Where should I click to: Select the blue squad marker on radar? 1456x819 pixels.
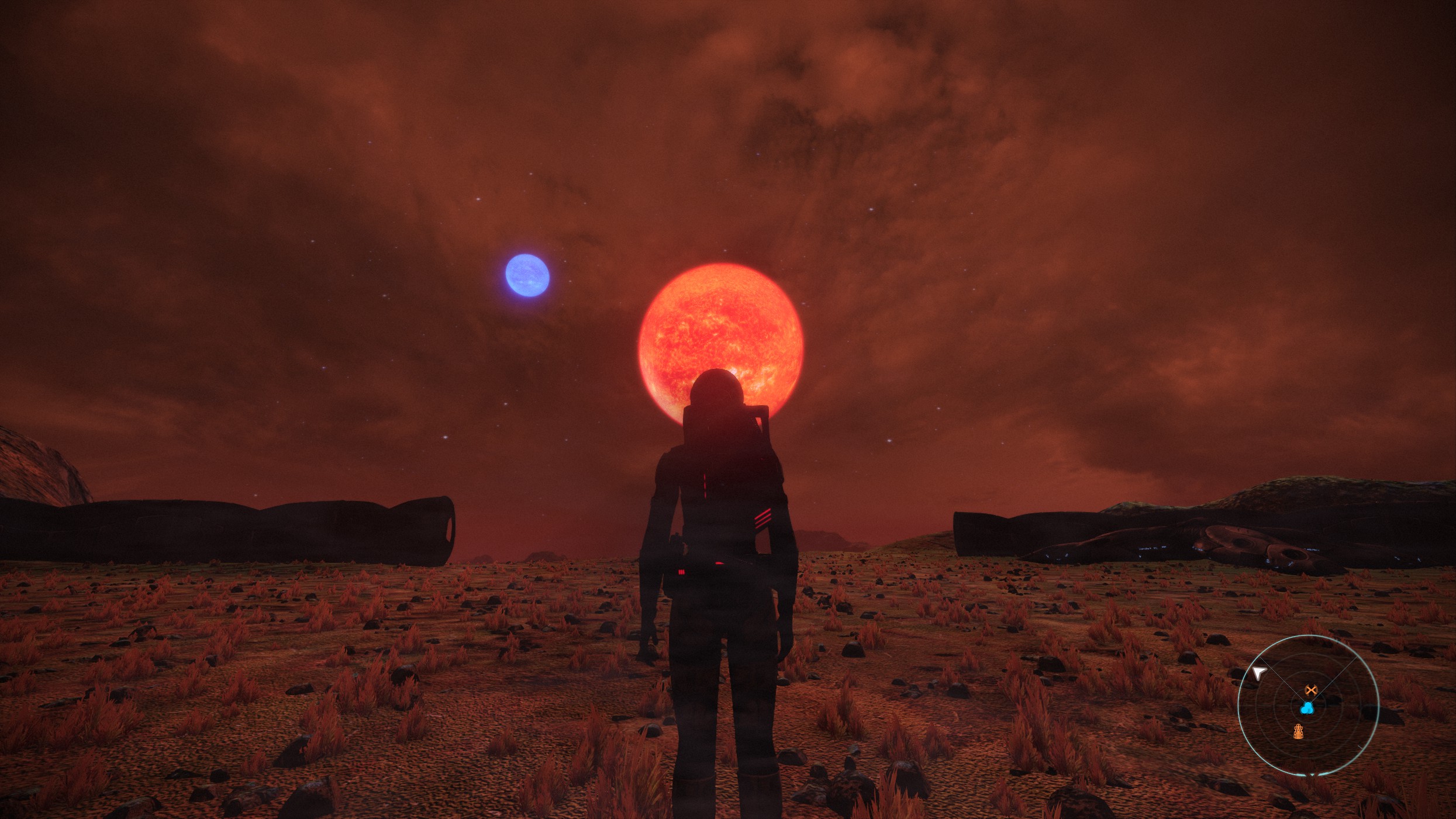[x=1307, y=709]
